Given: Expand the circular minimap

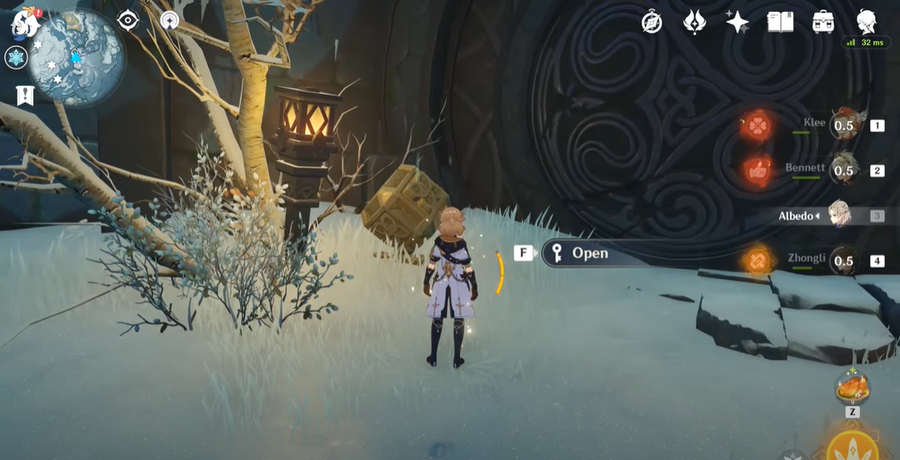Looking at the screenshot, I should (x=76, y=58).
